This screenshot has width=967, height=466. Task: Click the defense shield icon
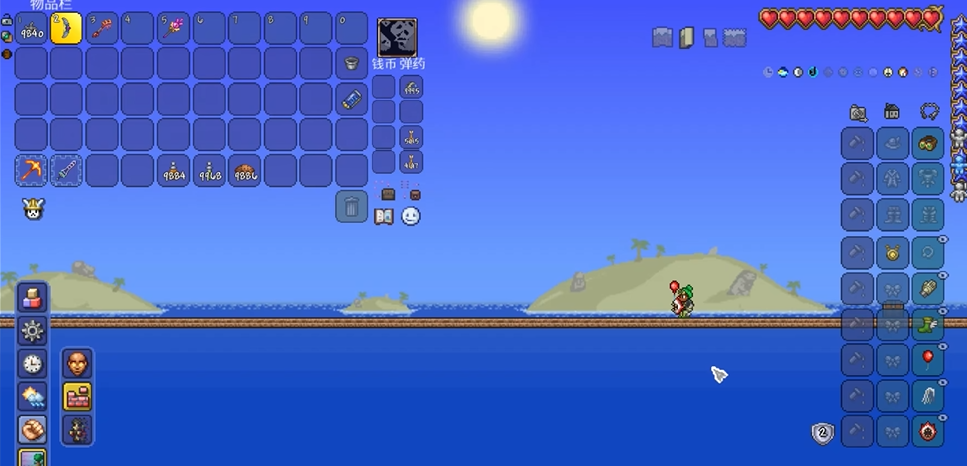click(x=821, y=433)
